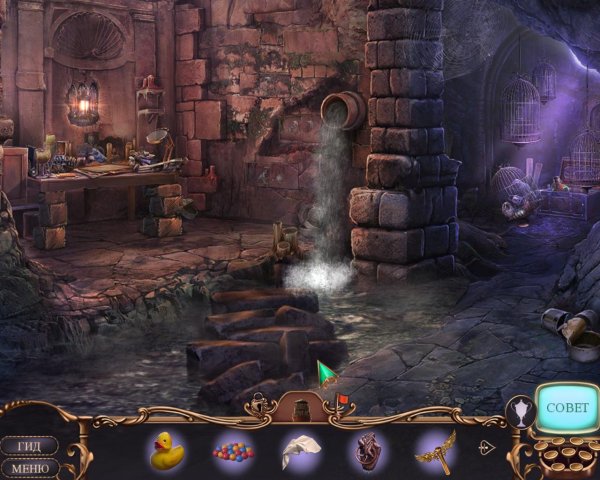Screen dimensions: 600x480
Task: Toggle the inventory padlock icon
Action: click(260, 404)
